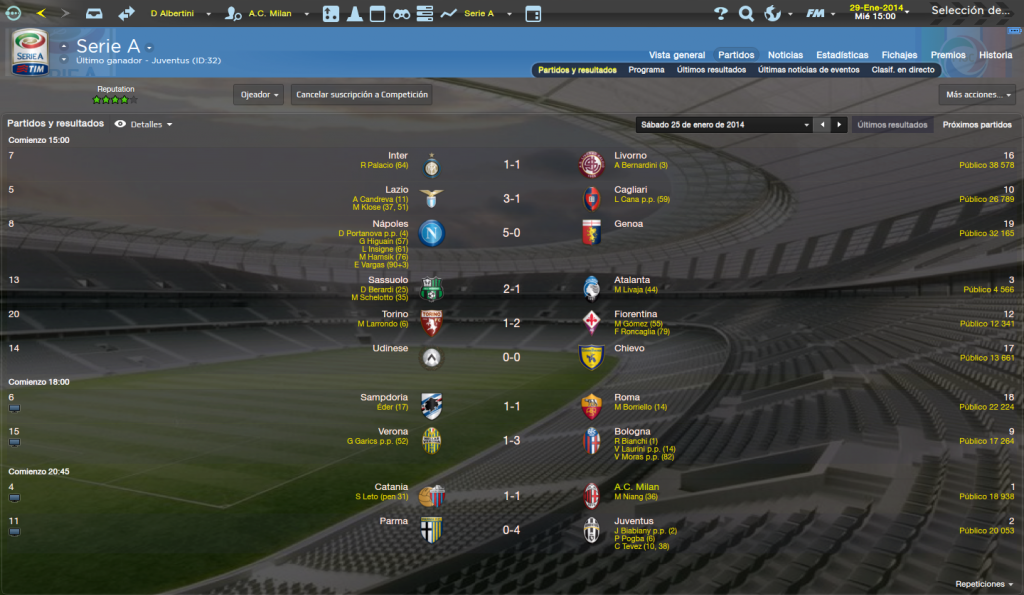The height and width of the screenshot is (595, 1024).
Task: Select the Premios tab
Action: 948,55
